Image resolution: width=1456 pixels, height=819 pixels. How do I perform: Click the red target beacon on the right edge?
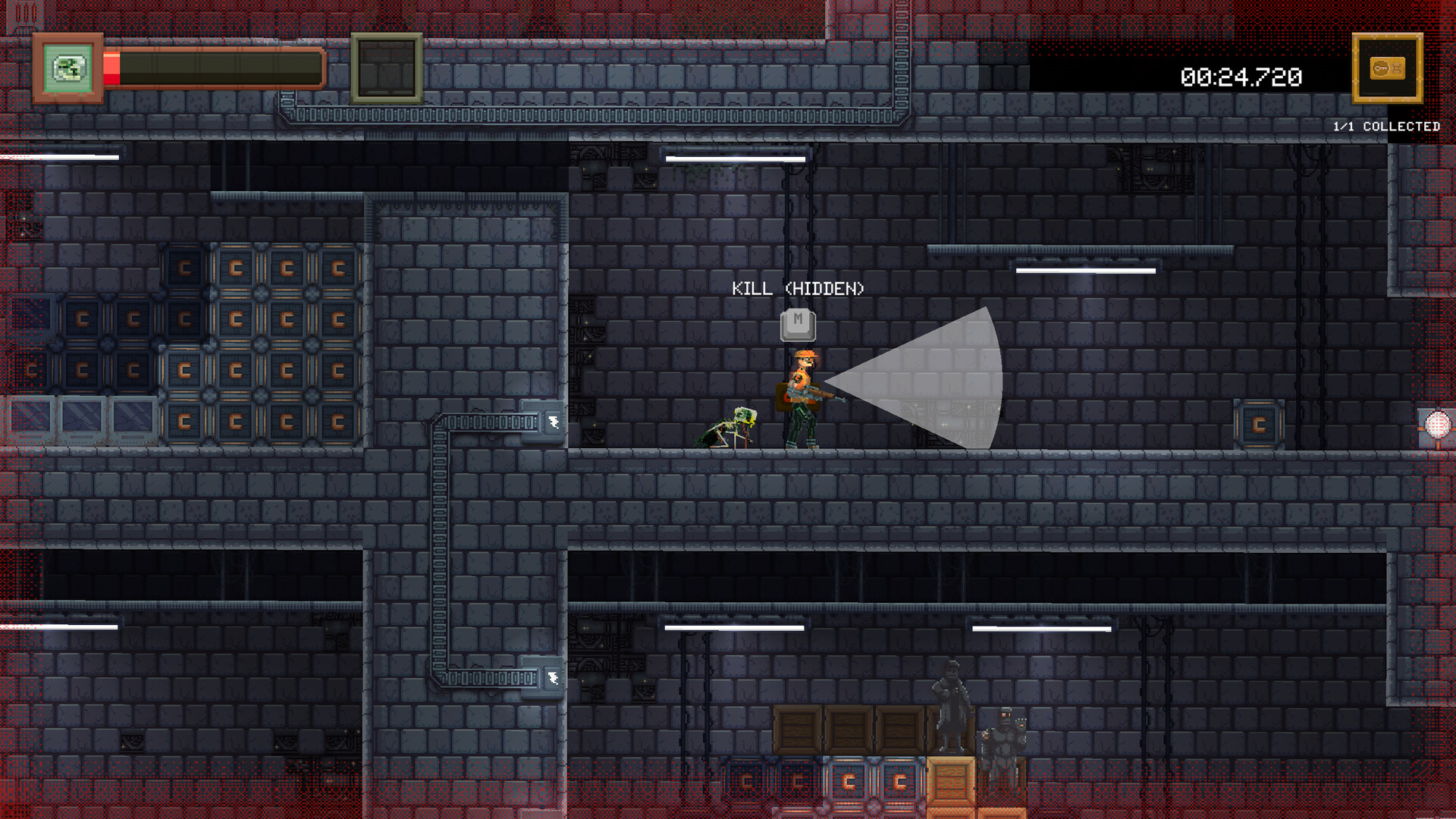[x=1437, y=425]
